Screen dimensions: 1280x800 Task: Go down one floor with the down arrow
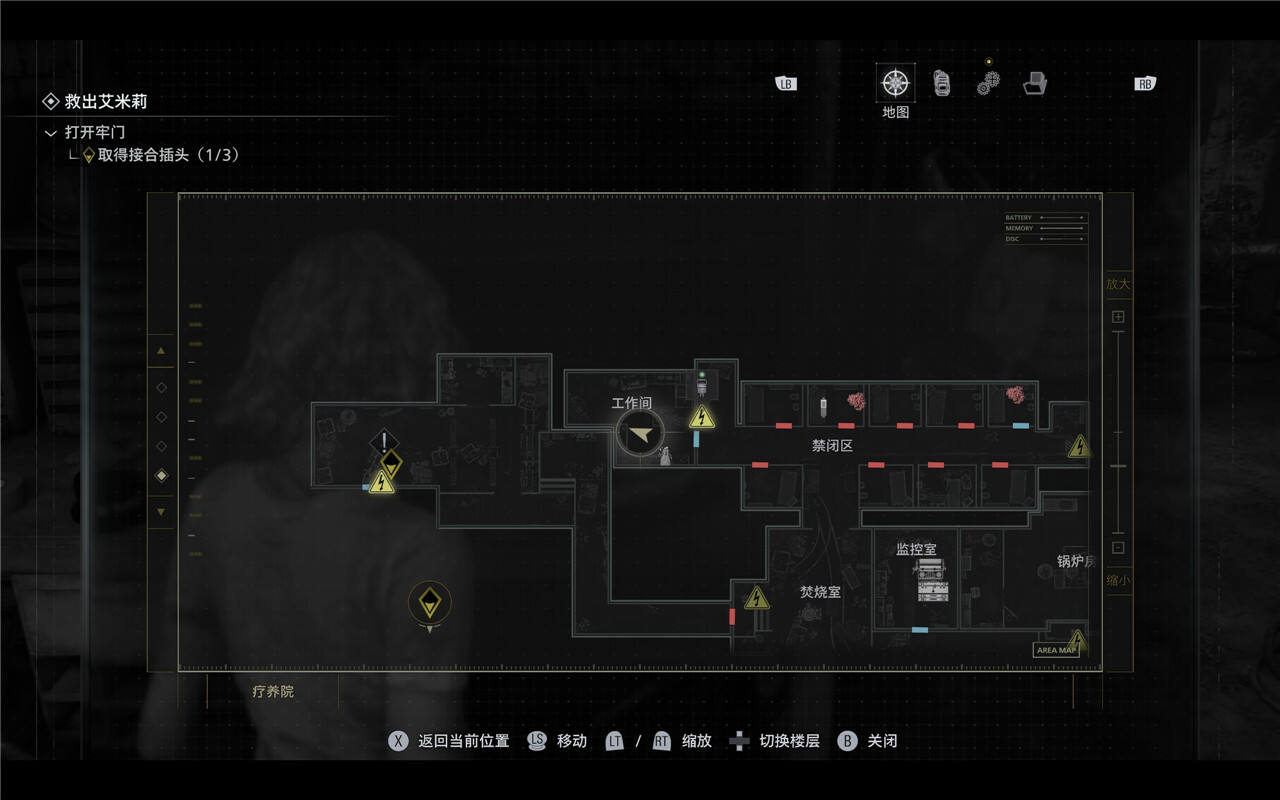[x=161, y=512]
